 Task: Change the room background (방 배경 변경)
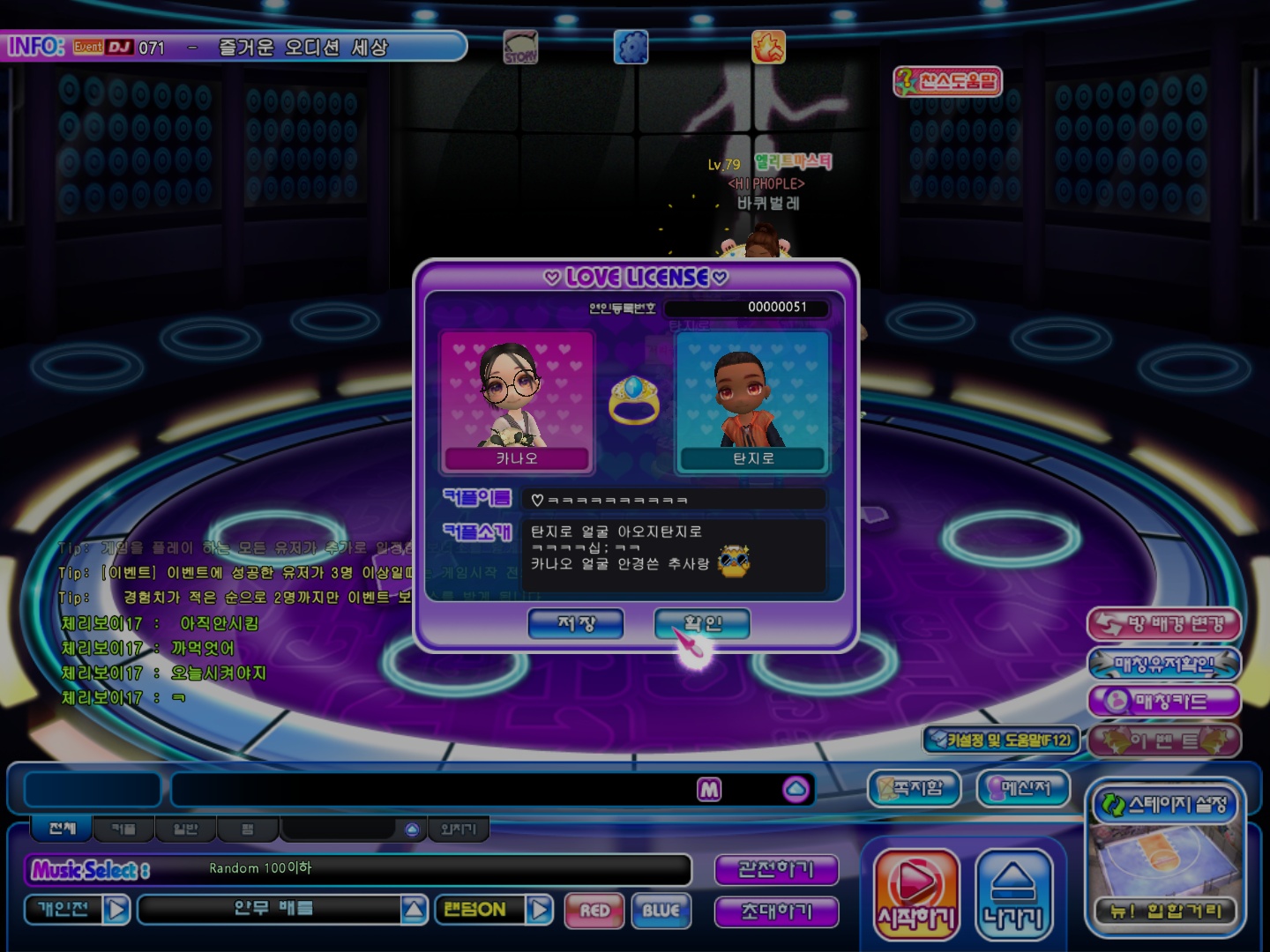tap(1164, 625)
